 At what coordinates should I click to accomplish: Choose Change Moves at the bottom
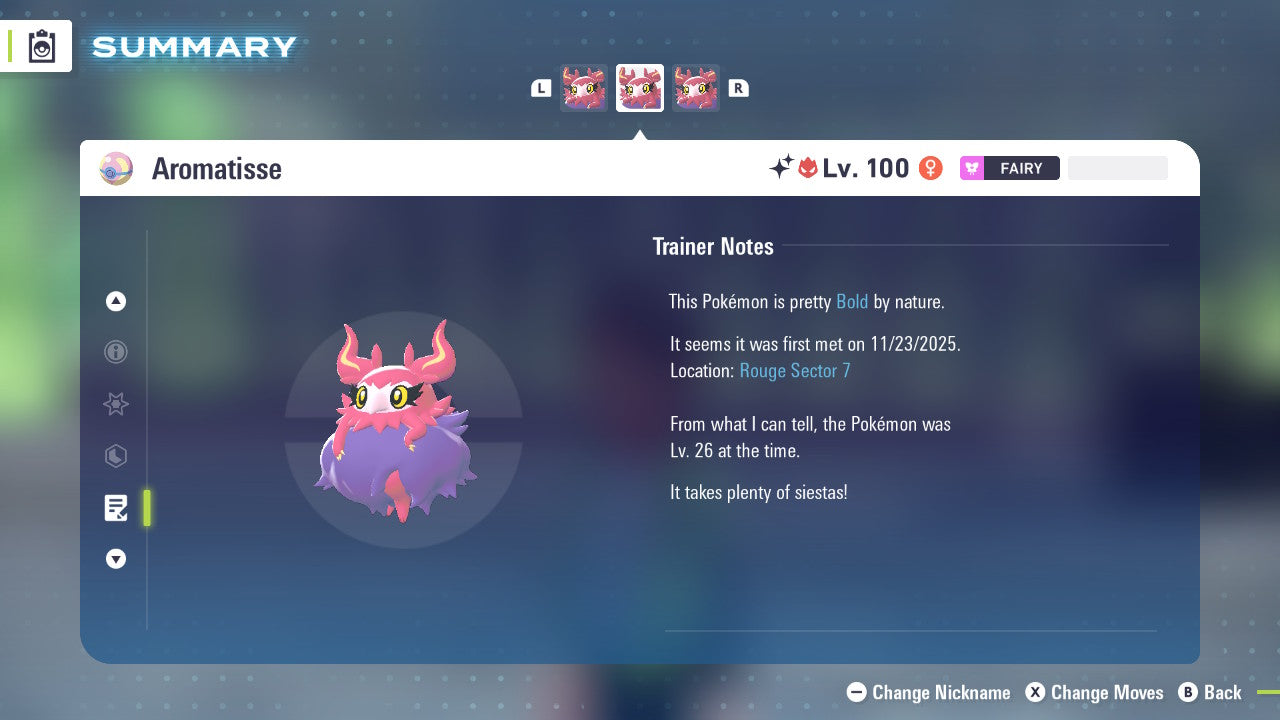pos(1094,692)
